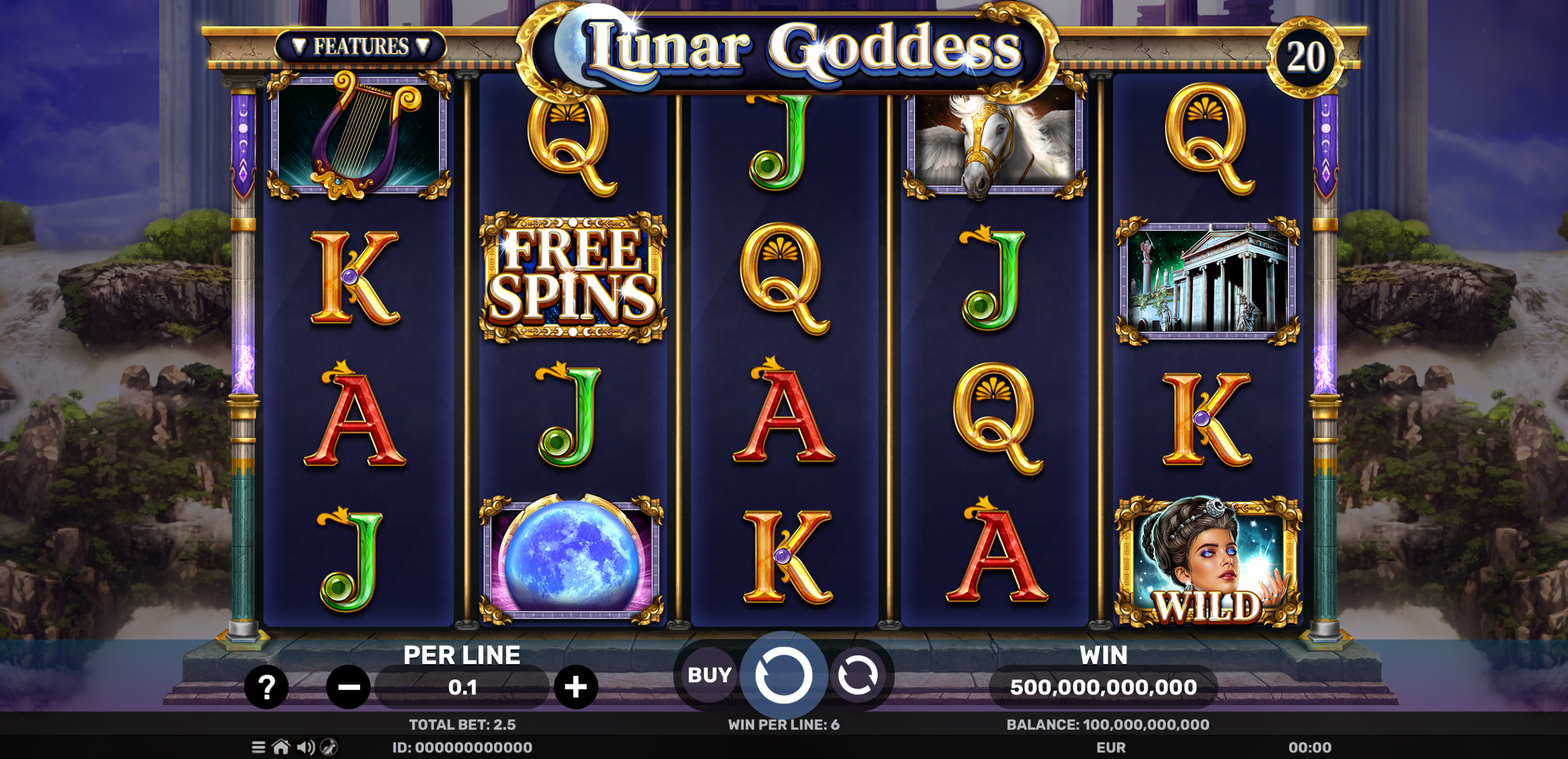
Task: Open the hamburger menu icon
Action: (x=258, y=747)
